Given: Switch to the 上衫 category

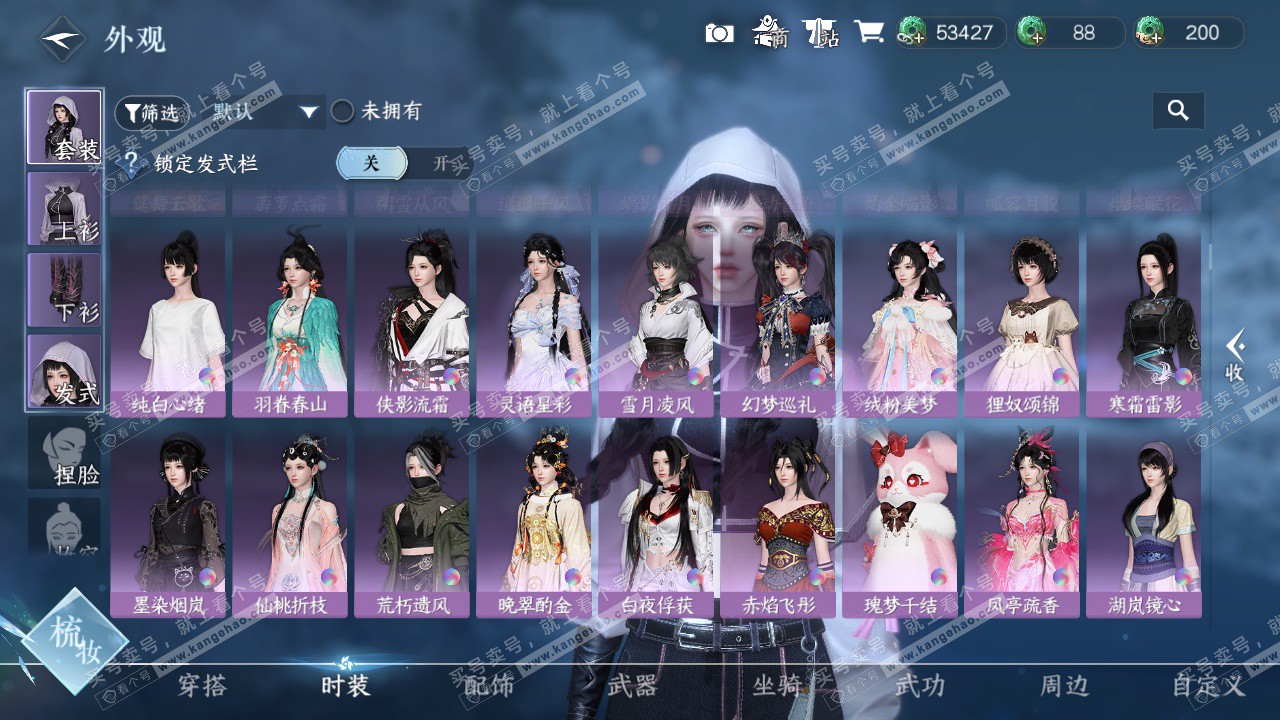Looking at the screenshot, I should 64,208.
